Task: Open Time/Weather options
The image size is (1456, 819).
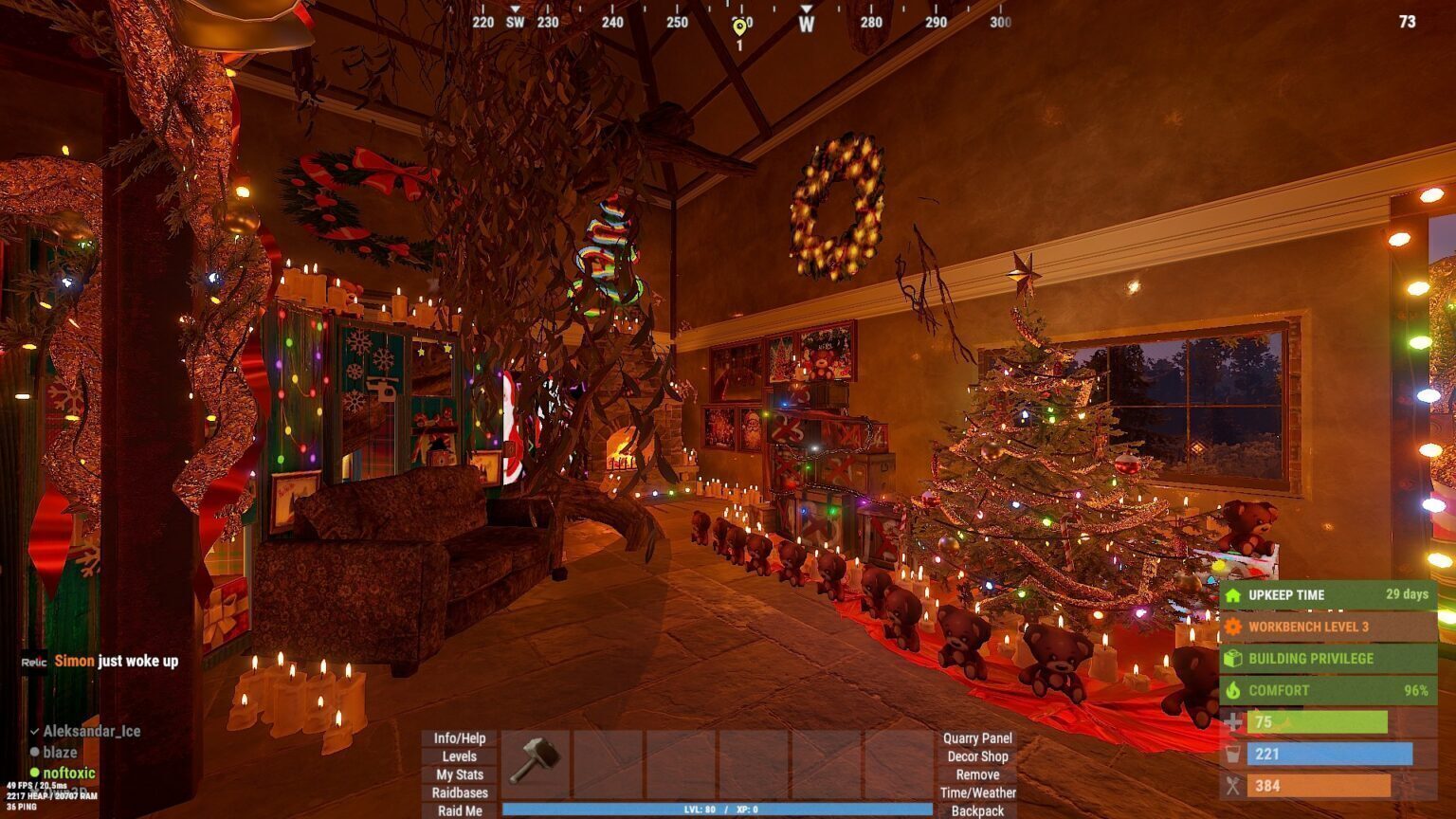Action: (x=977, y=792)
